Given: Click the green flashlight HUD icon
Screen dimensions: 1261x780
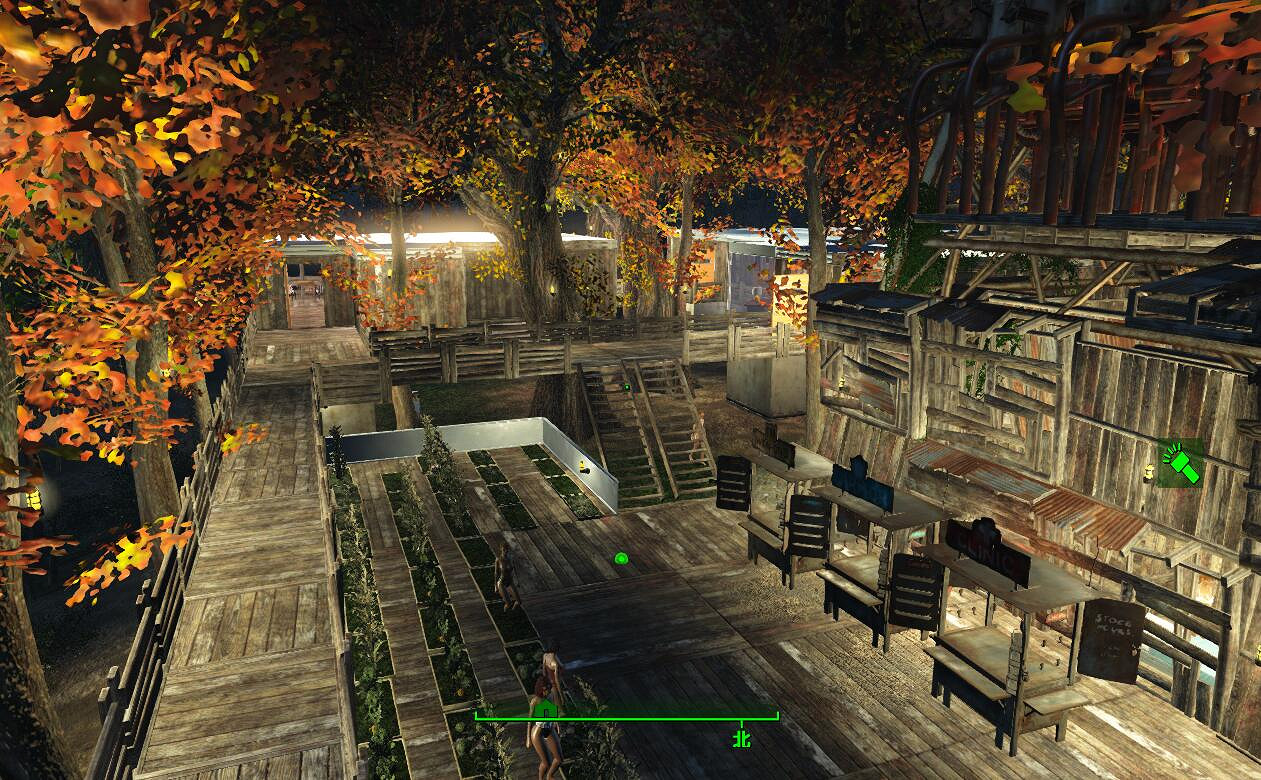Looking at the screenshot, I should [1181, 464].
